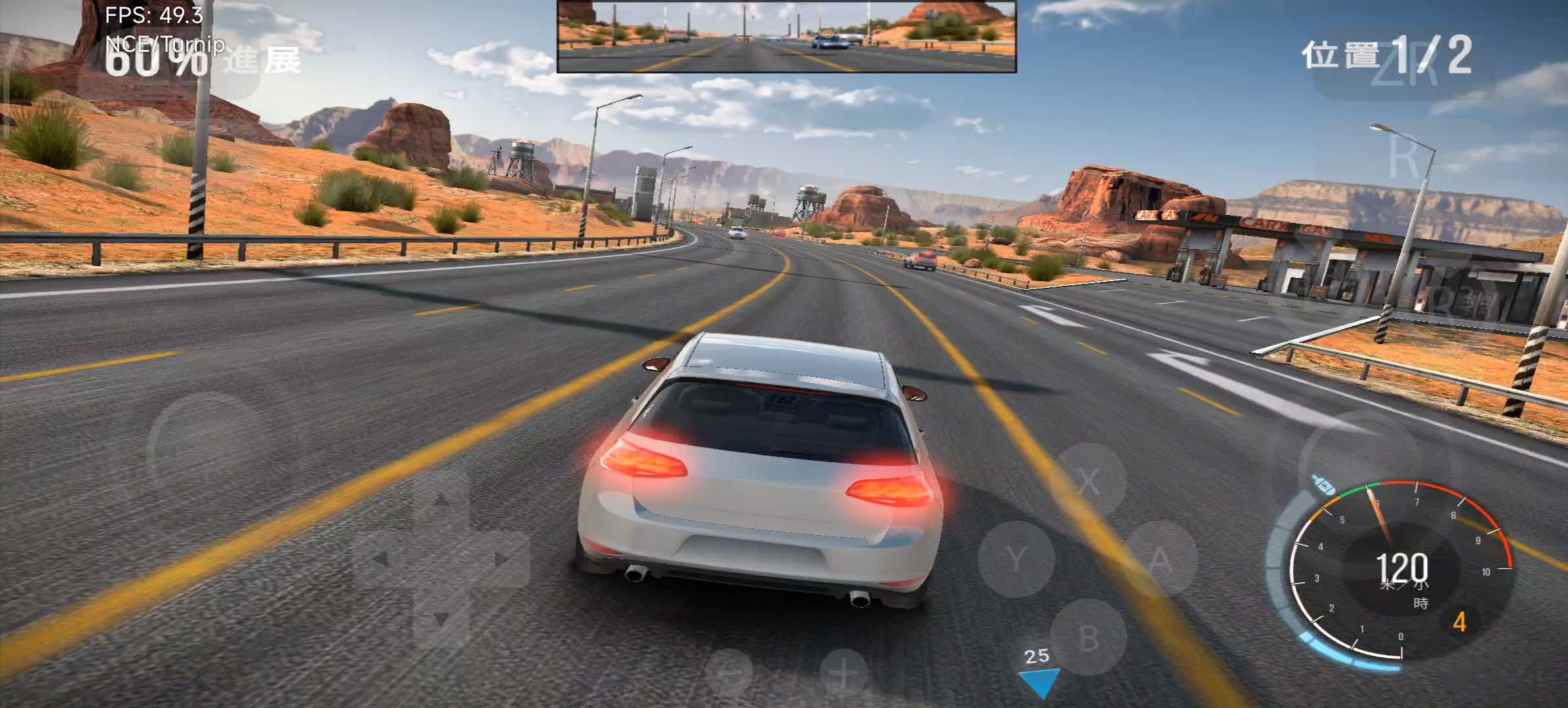Tap the R shoulder touch button
This screenshot has height=708, width=1568.
(1403, 157)
